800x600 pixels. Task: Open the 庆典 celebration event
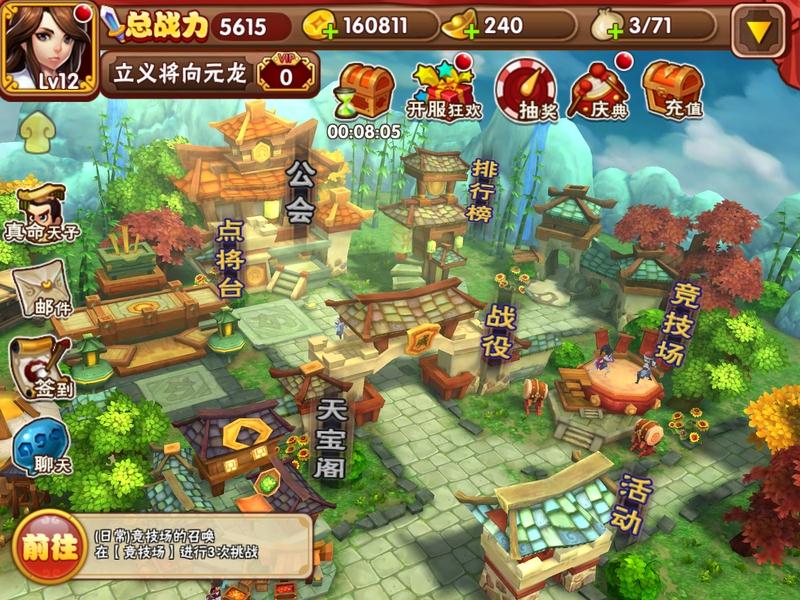click(599, 90)
